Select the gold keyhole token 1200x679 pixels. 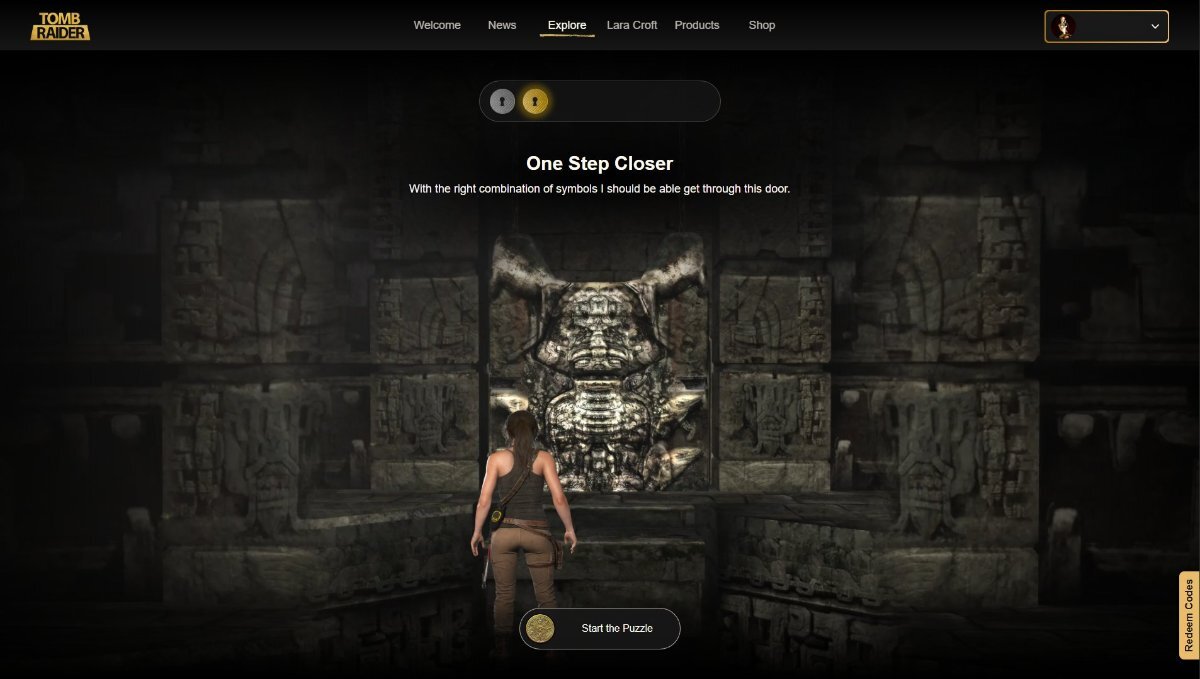coord(535,101)
